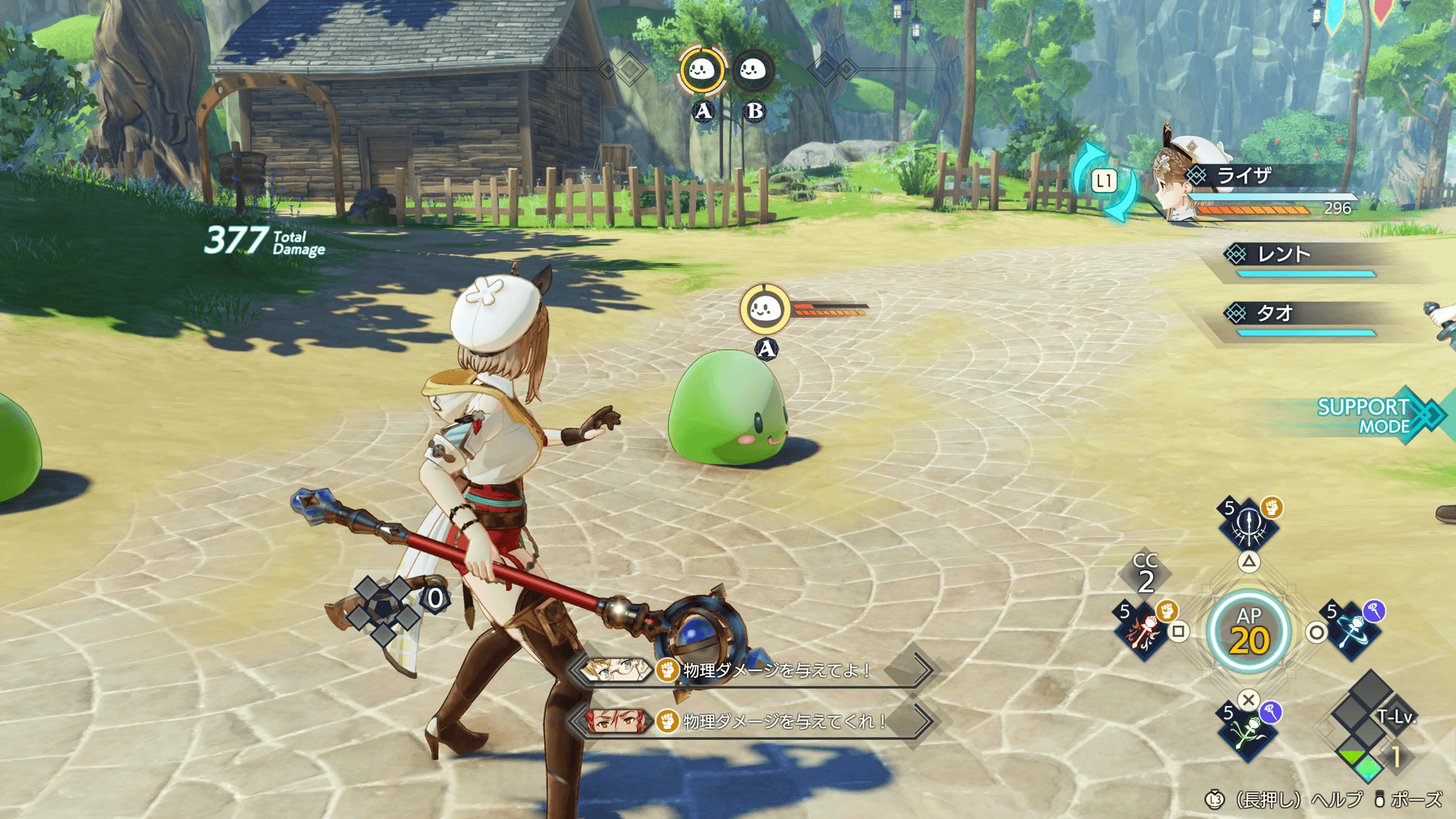This screenshot has height=819, width=1456.
Task: Switch to party member レント
Action: coord(1284,255)
